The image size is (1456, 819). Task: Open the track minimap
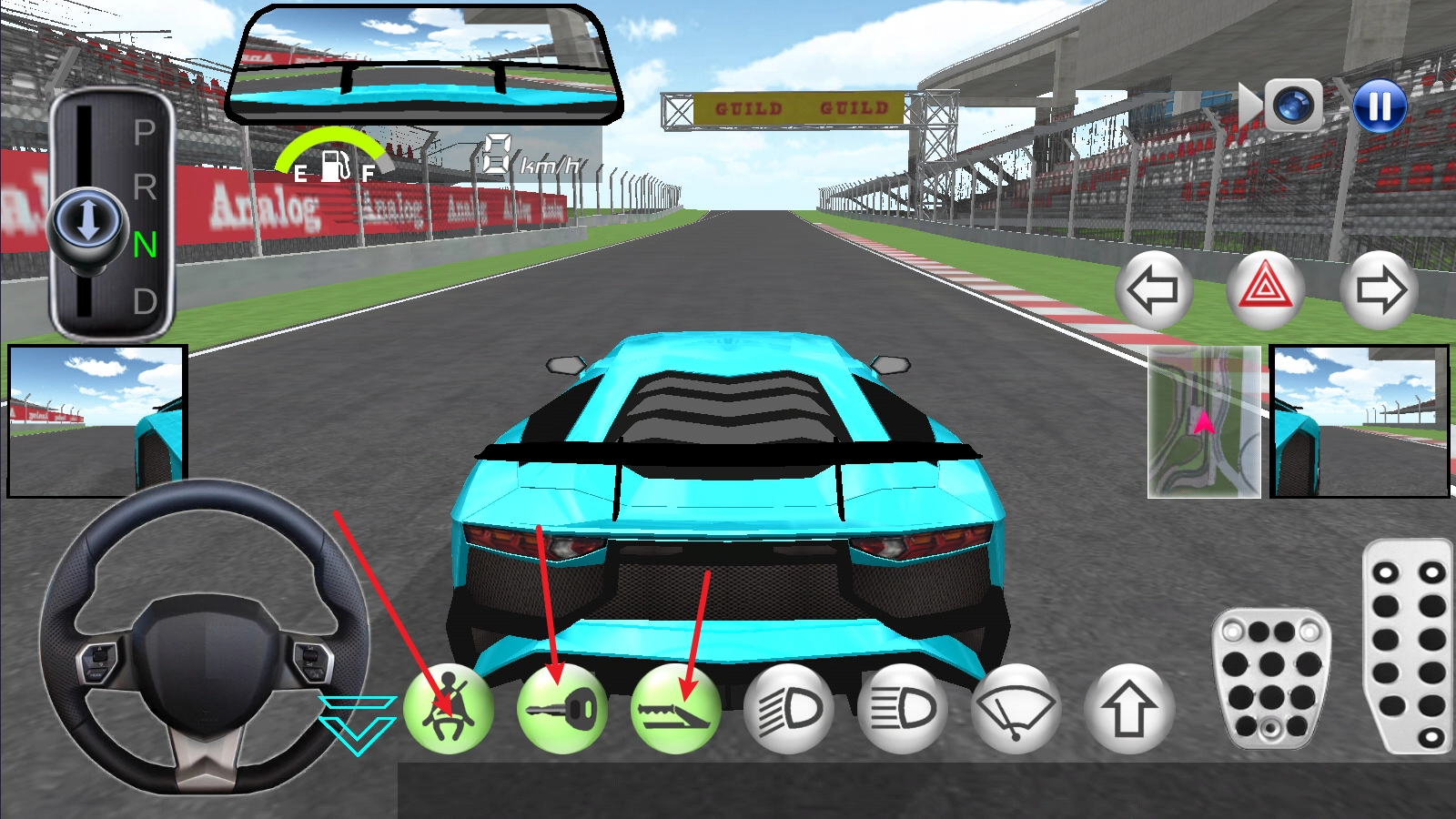1204,421
